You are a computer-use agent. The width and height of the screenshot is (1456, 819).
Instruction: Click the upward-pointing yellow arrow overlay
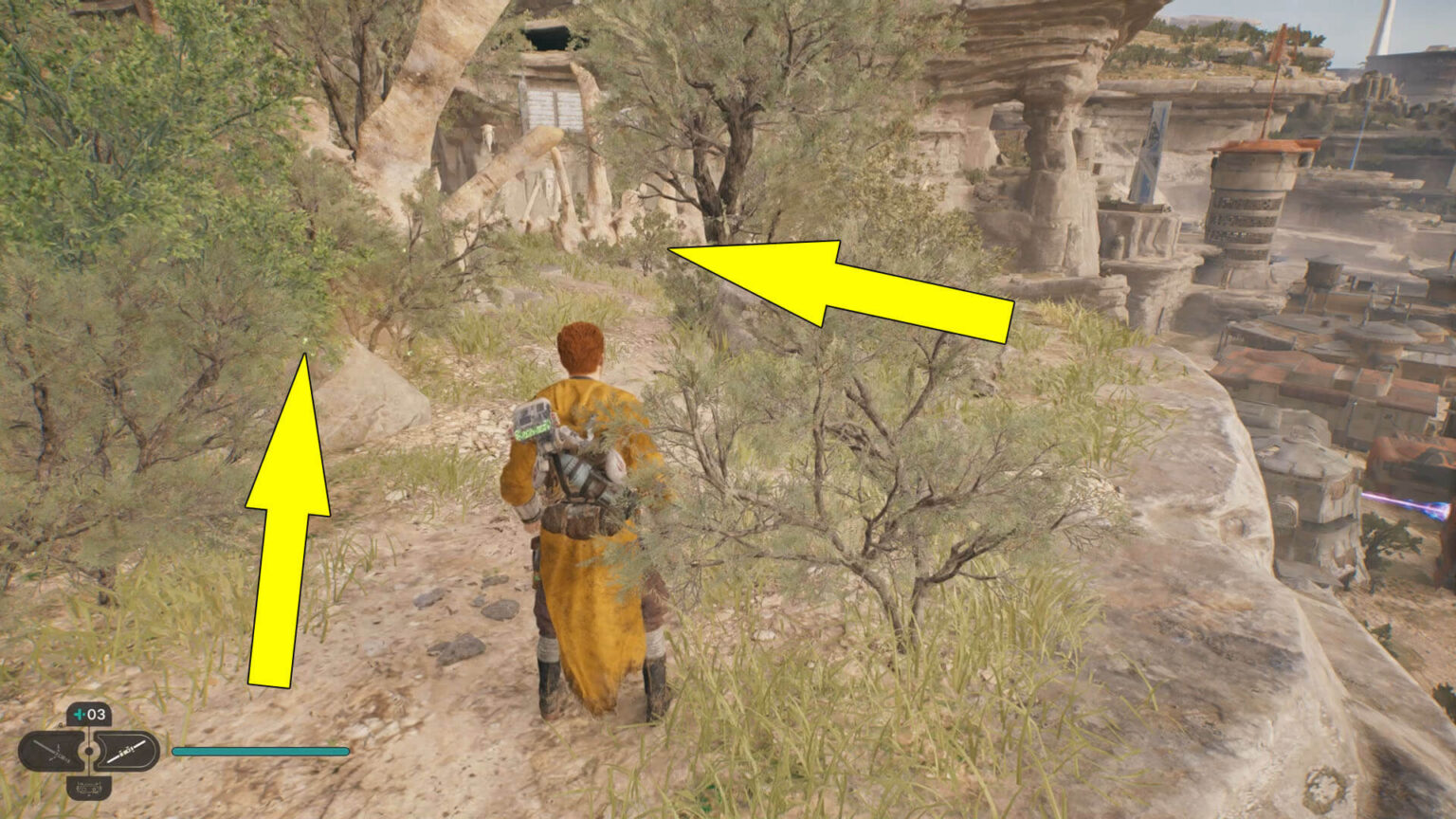[289, 521]
